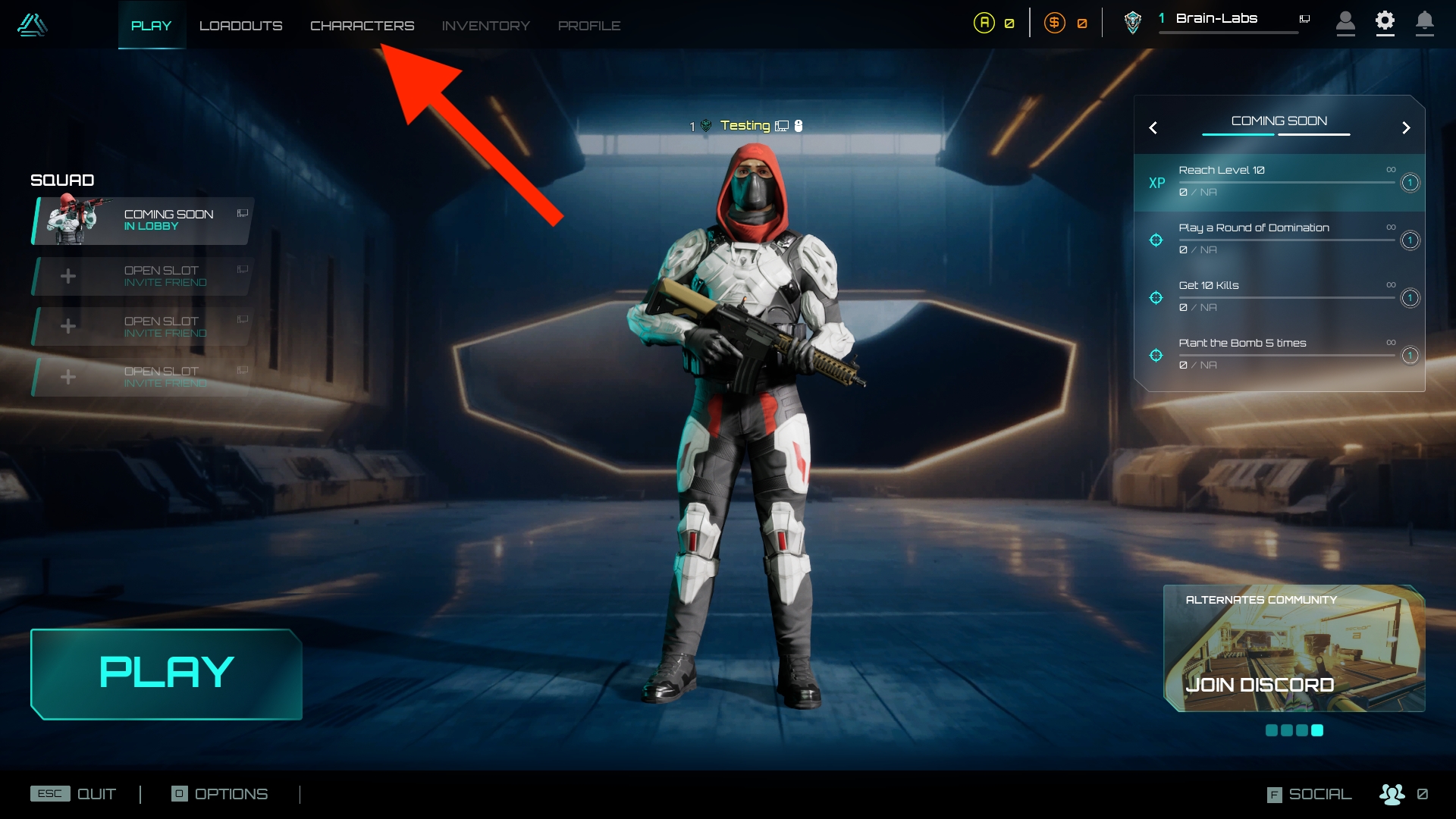Select the Inventory tab
1456x819 pixels.
485,26
